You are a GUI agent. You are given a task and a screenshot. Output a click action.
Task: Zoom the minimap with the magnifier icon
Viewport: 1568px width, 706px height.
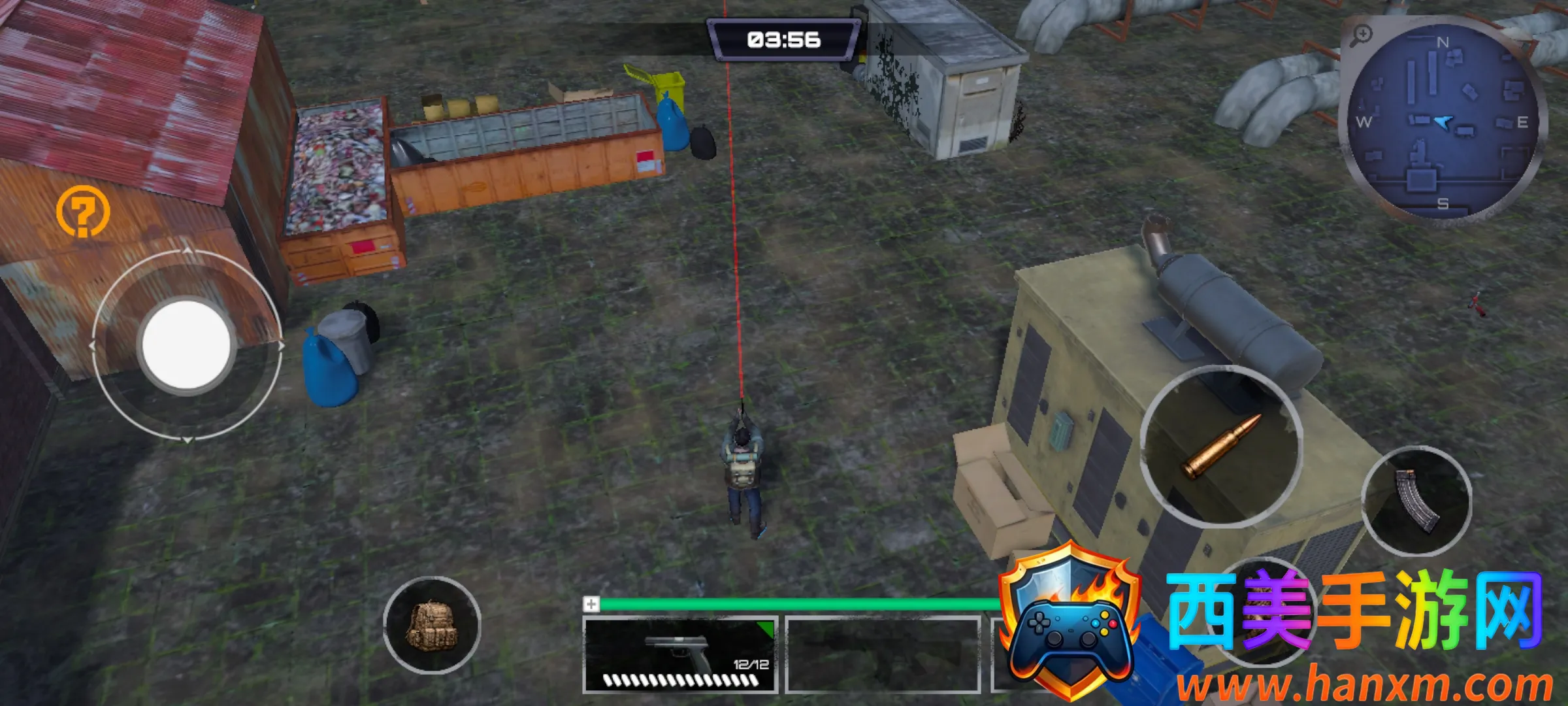[1362, 35]
